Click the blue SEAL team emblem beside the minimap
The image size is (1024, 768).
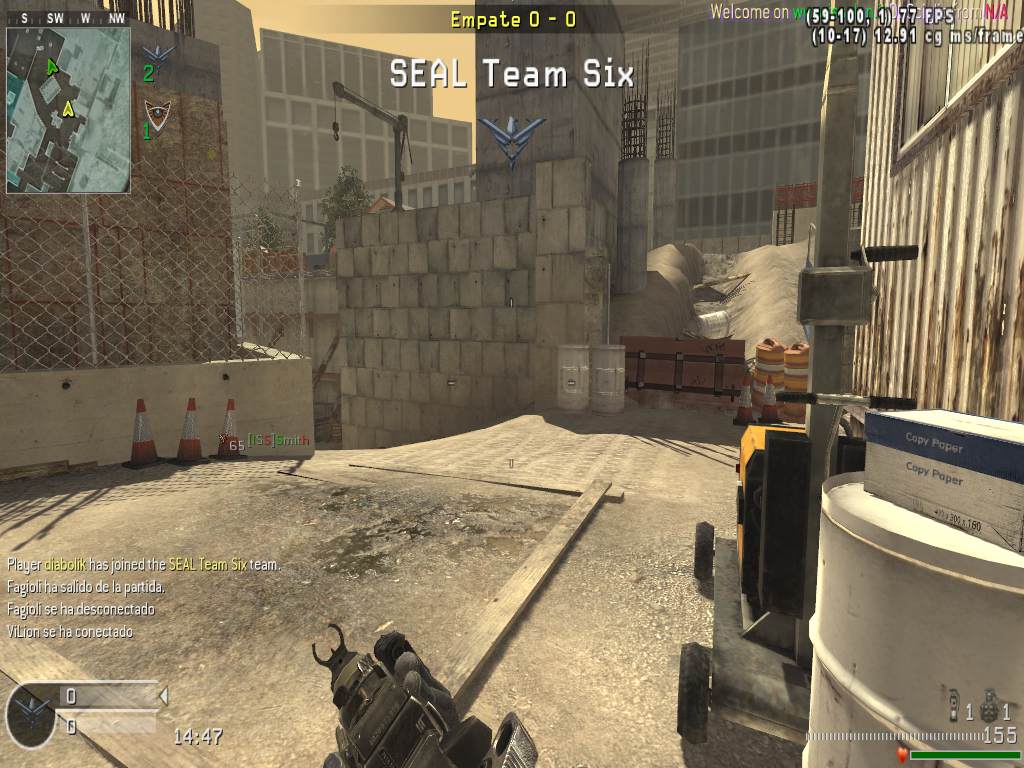pos(157,54)
